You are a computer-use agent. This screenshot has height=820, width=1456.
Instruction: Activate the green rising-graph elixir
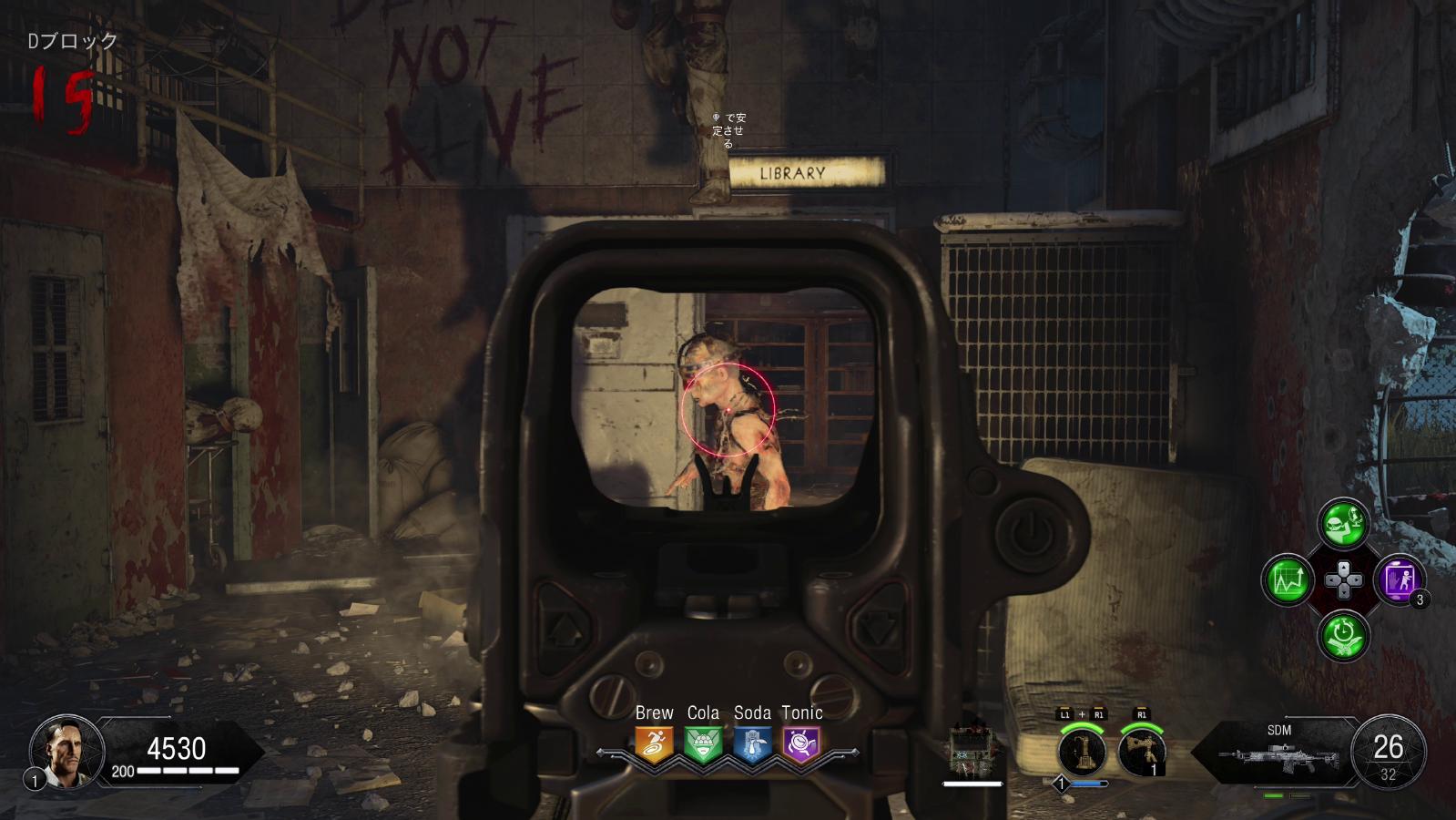pyautogui.click(x=1287, y=579)
